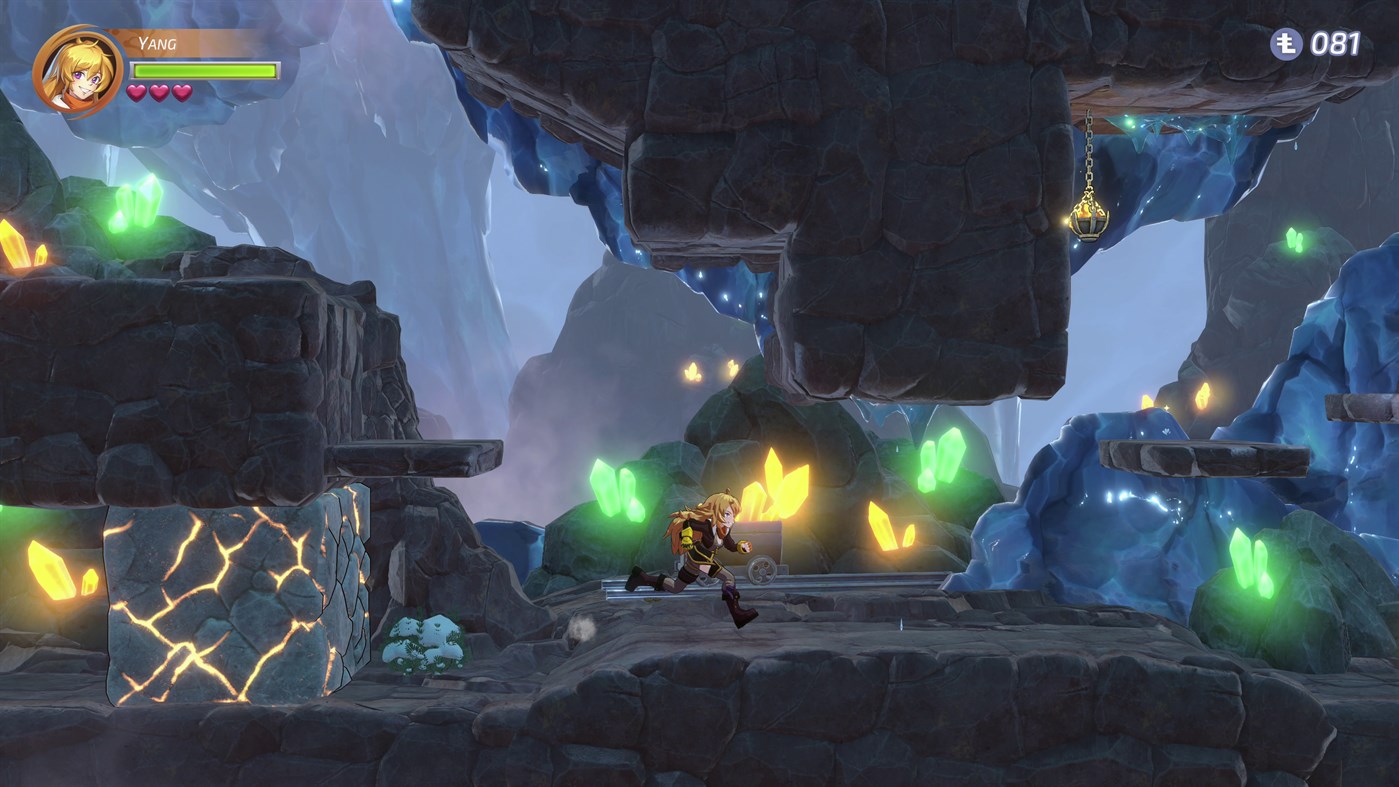This screenshot has height=787, width=1399.
Task: Click the third pink heart icon
Action: click(x=183, y=95)
